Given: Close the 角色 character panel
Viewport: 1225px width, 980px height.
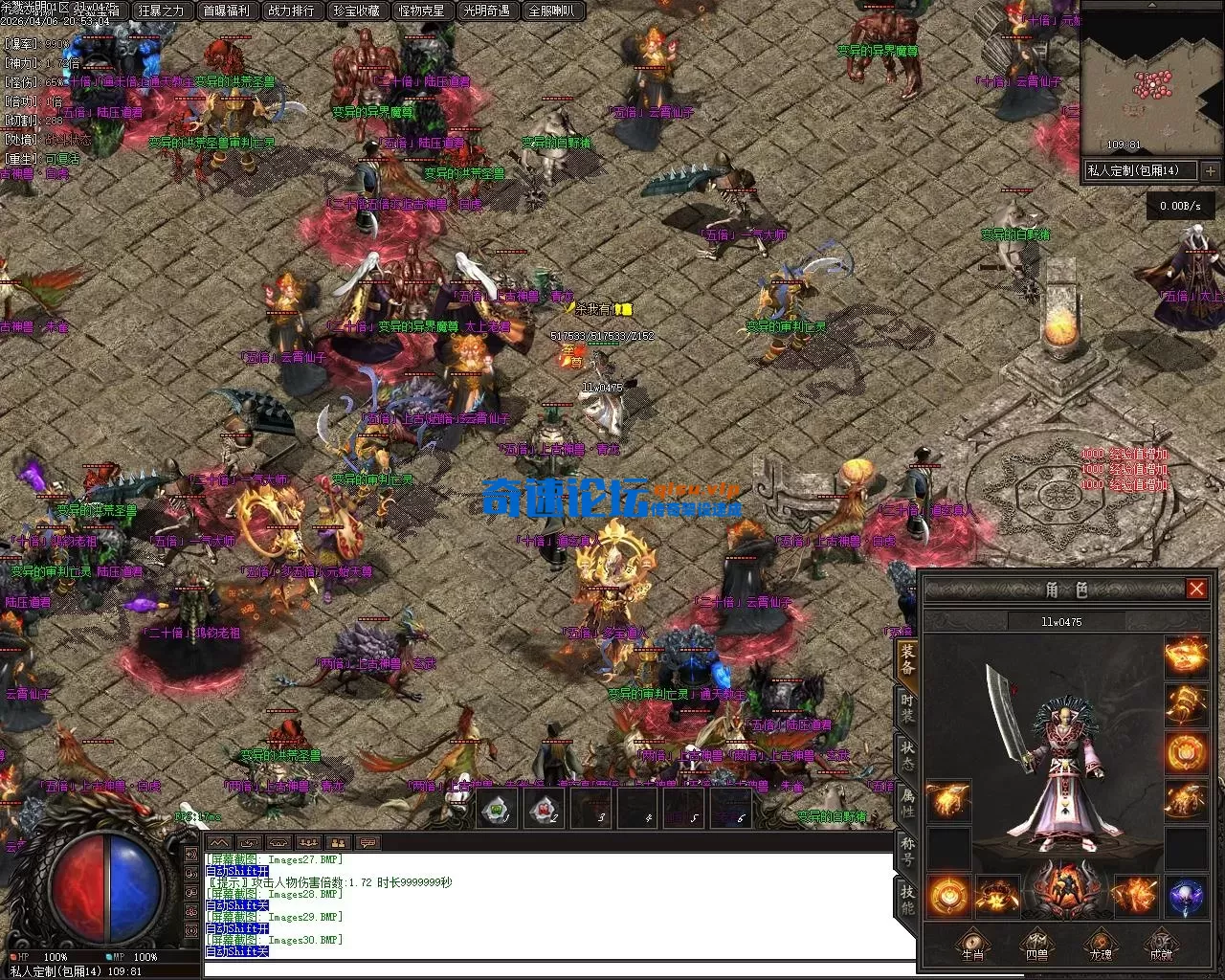Looking at the screenshot, I should pyautogui.click(x=1196, y=589).
